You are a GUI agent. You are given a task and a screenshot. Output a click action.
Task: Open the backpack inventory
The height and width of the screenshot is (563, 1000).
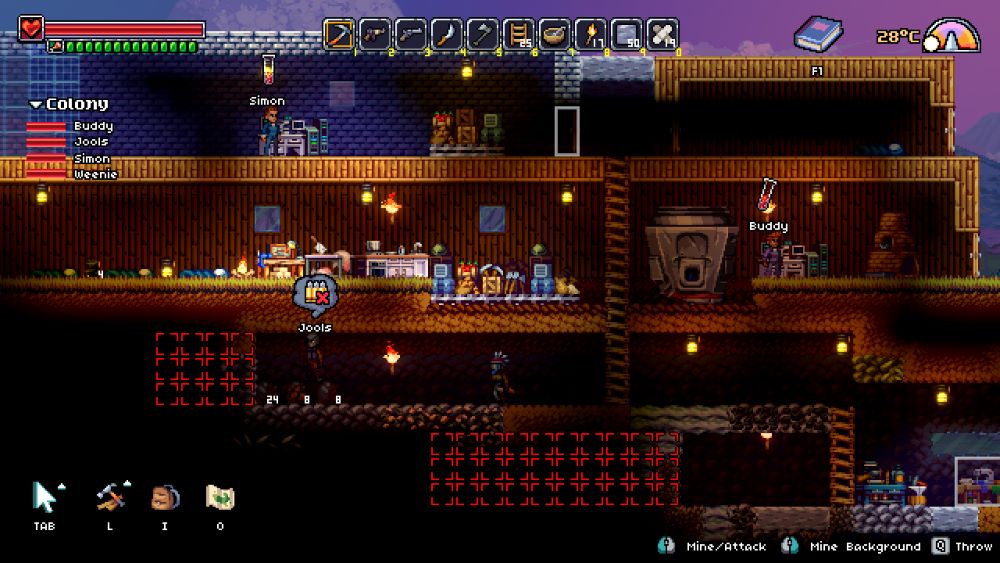[164, 497]
